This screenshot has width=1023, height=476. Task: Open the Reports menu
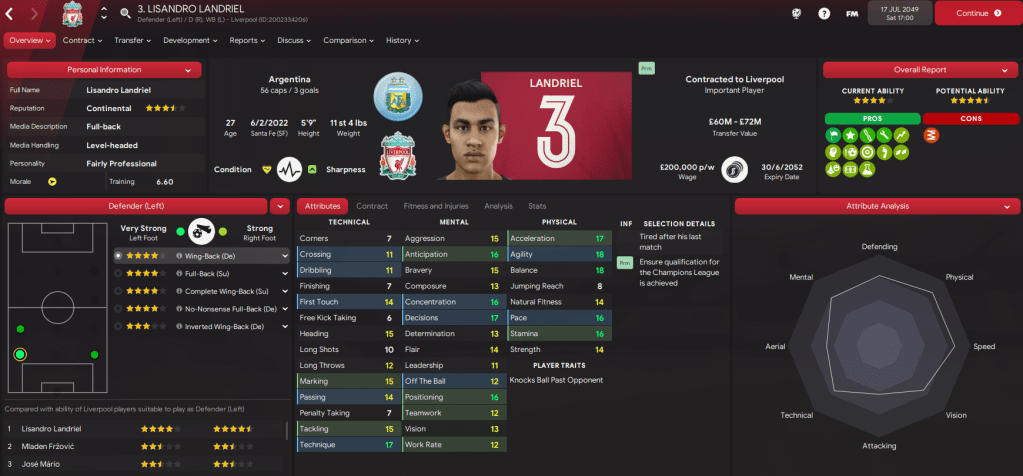click(x=247, y=41)
